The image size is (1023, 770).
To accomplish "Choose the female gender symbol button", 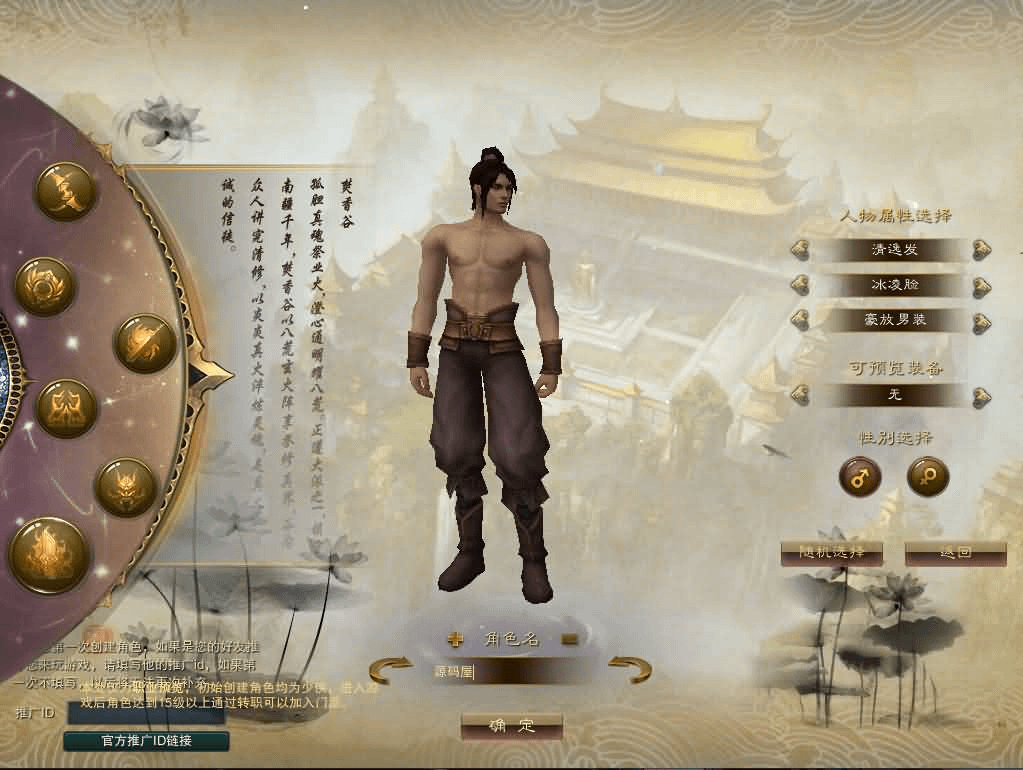I will tap(927, 476).
